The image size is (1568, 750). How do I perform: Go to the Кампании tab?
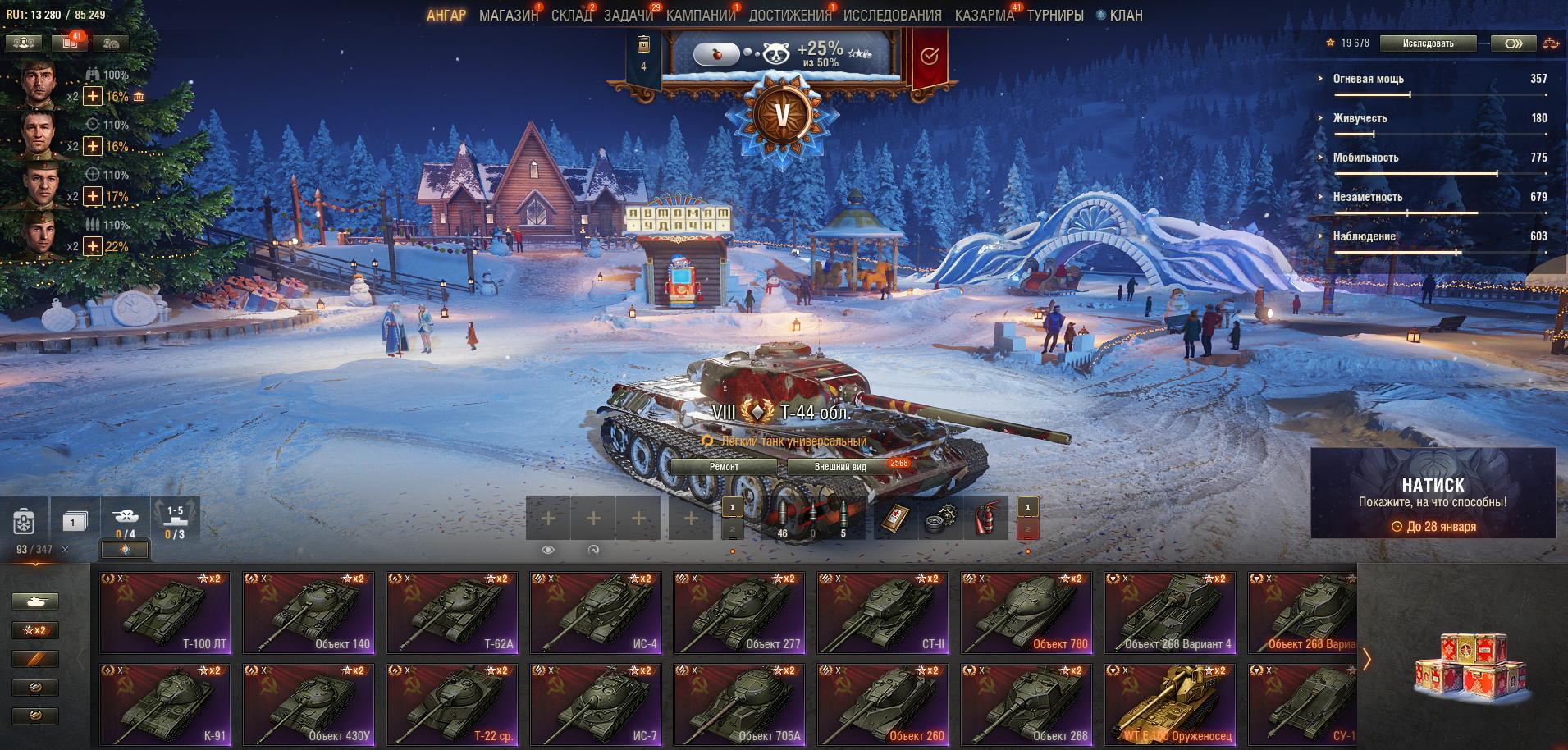(x=701, y=16)
